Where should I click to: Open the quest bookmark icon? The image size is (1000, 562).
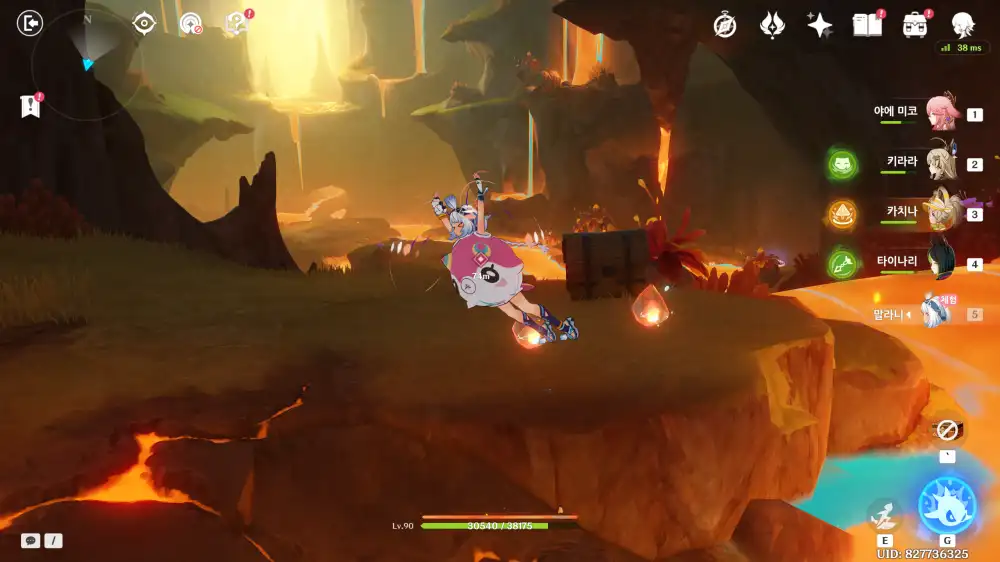[x=30, y=105]
